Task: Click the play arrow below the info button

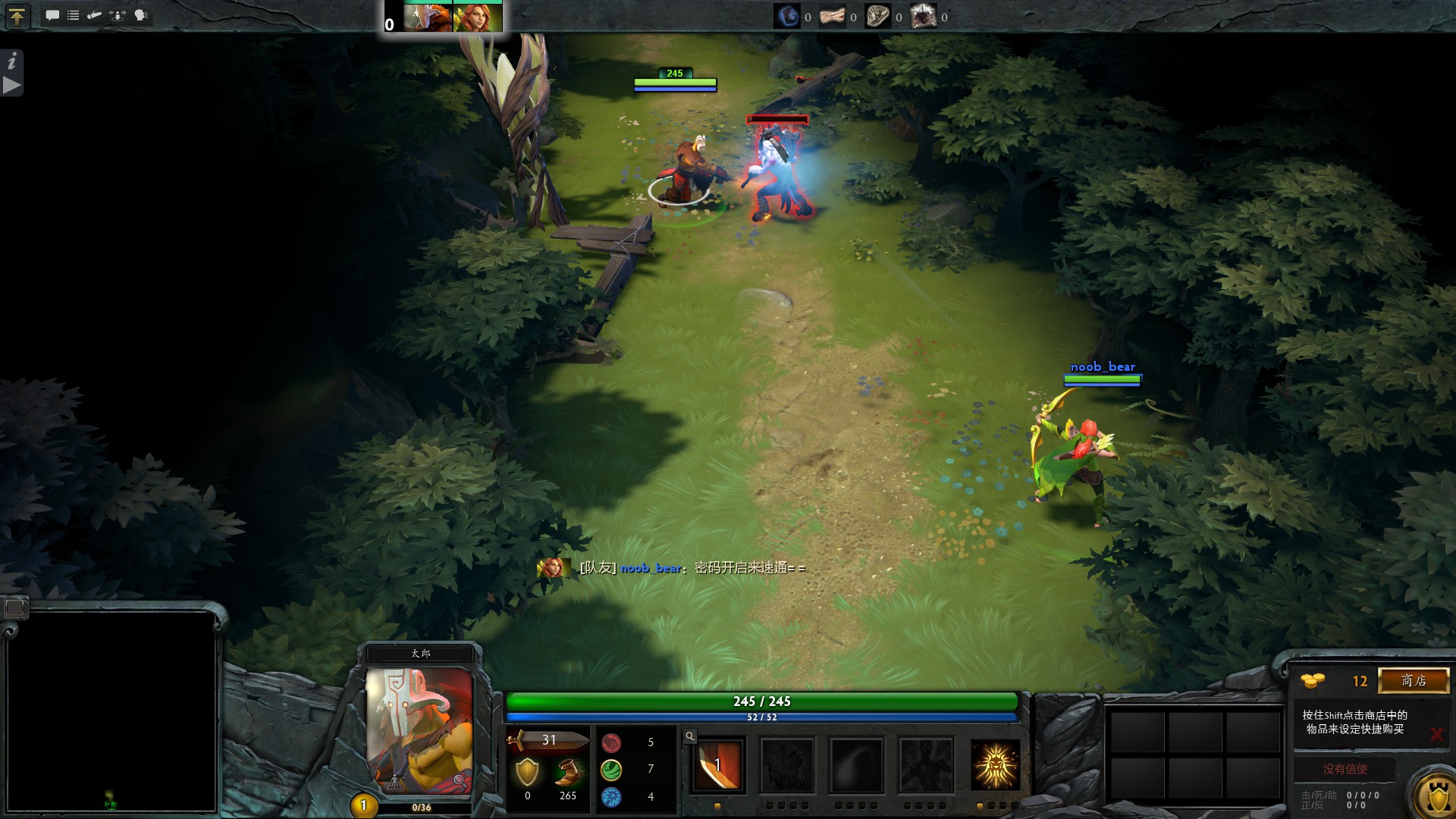Action: 12,85
